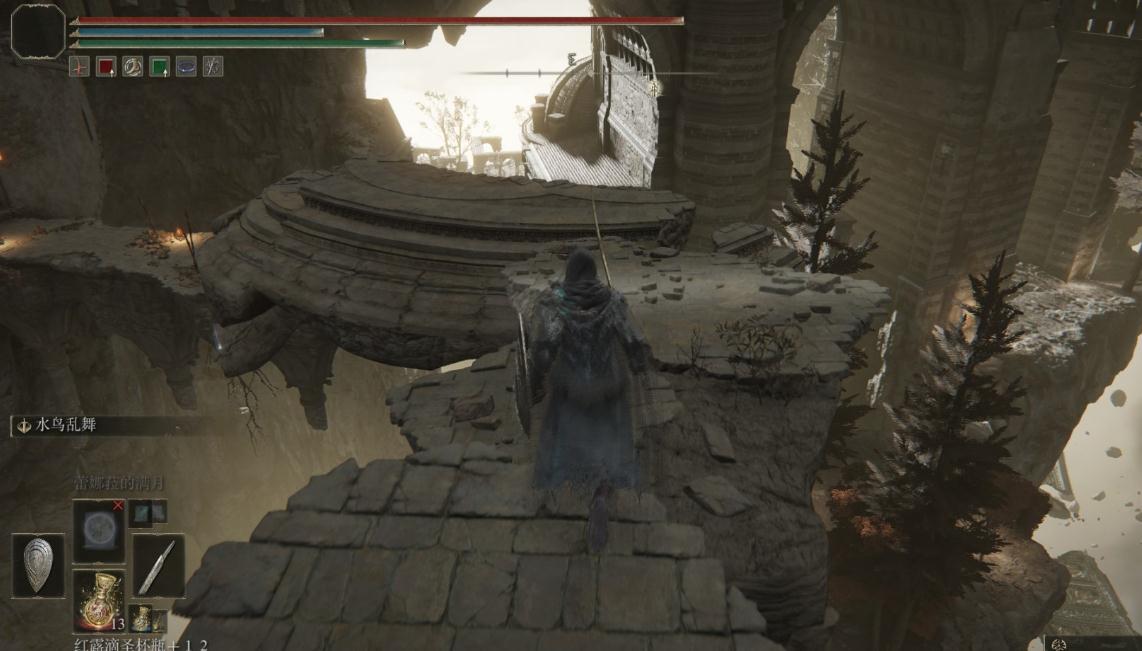Click the empty octagonal portrait frame
Screen dimensions: 1142x651
pos(38,31)
